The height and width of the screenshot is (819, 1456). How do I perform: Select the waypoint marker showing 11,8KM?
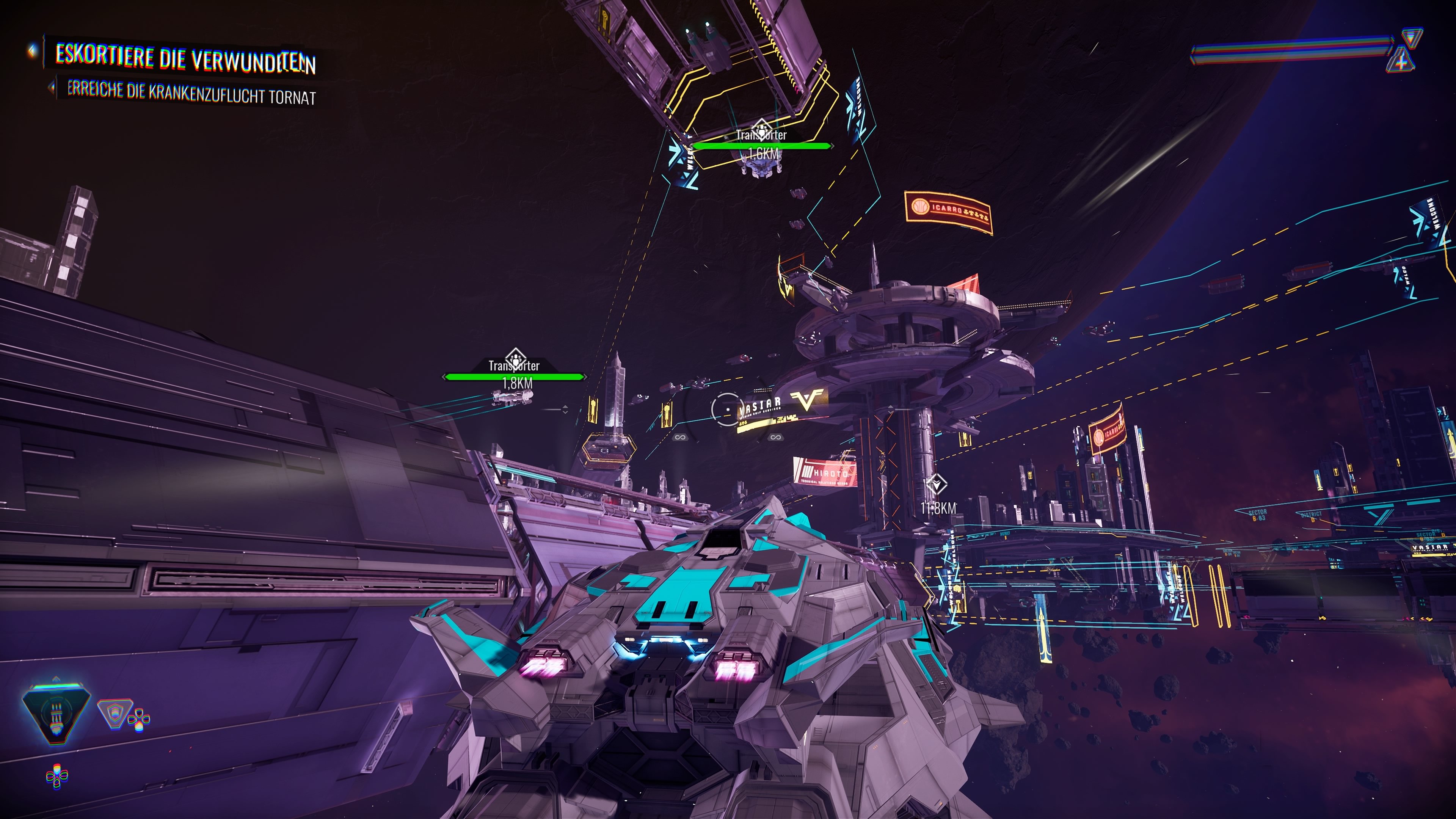tap(937, 485)
